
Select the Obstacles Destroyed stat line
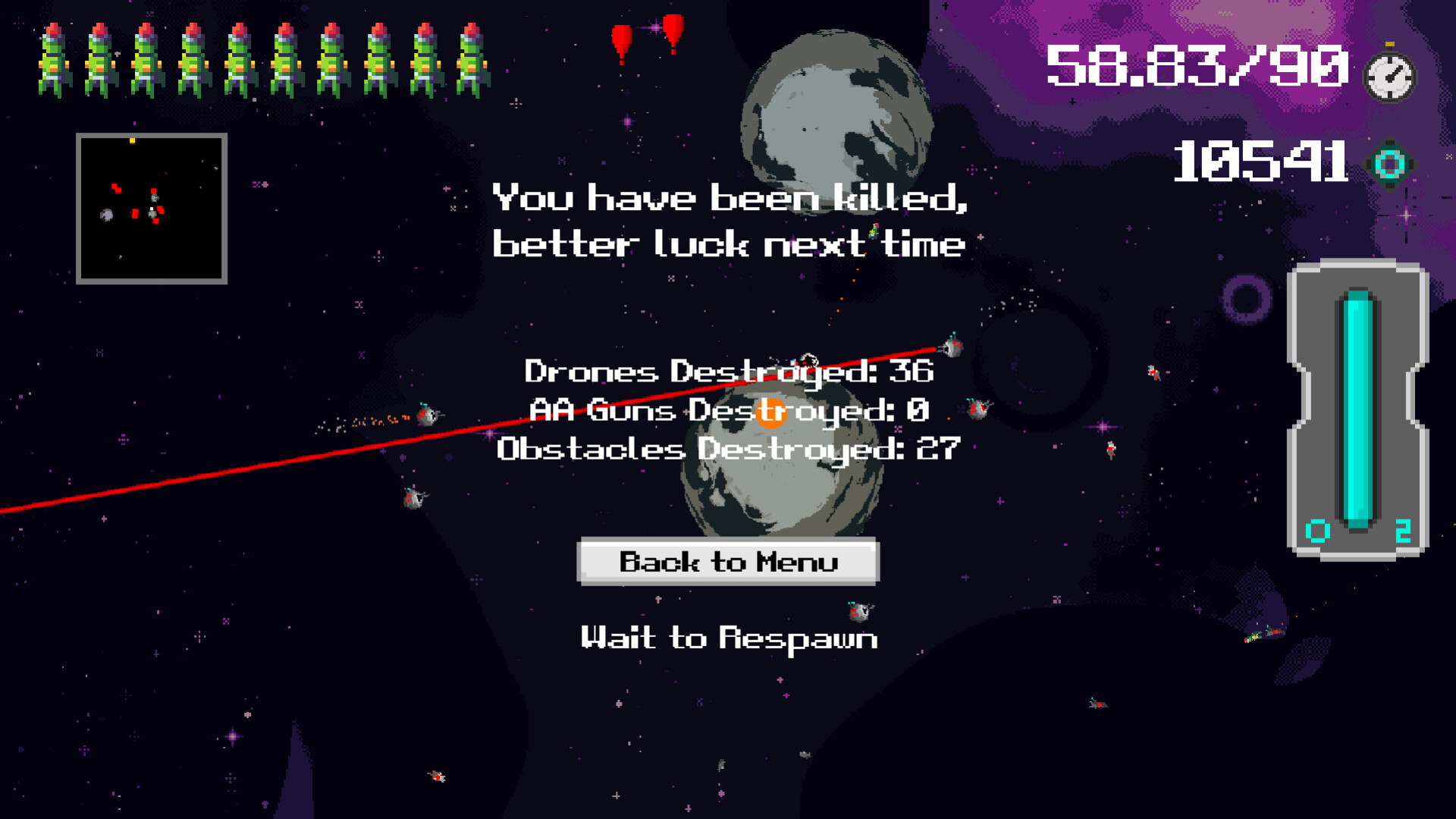coord(728,449)
